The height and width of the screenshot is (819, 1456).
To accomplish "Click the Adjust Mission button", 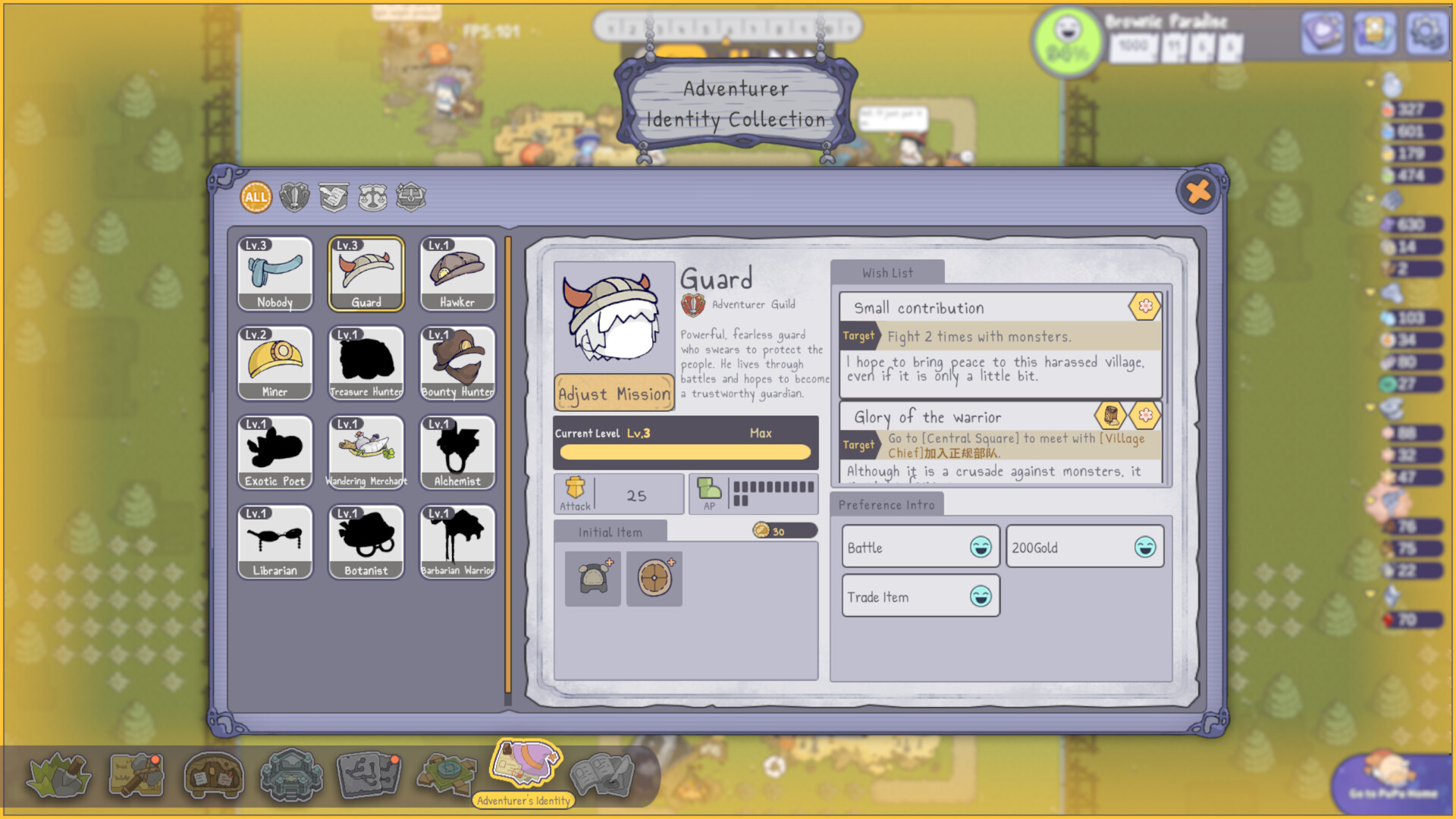I will tap(613, 394).
